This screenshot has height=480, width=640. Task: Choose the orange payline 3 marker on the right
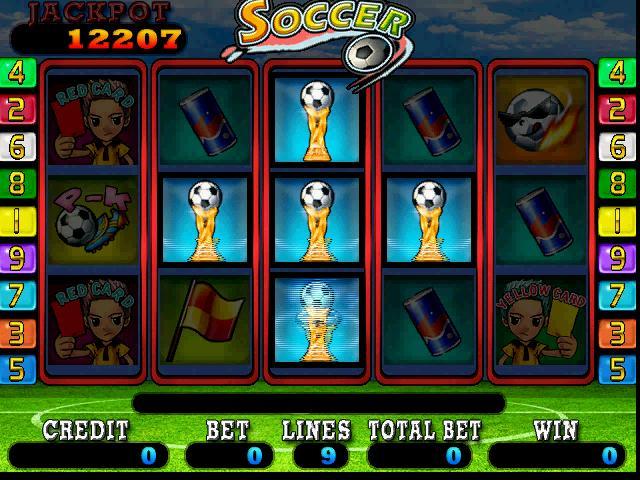[619, 332]
